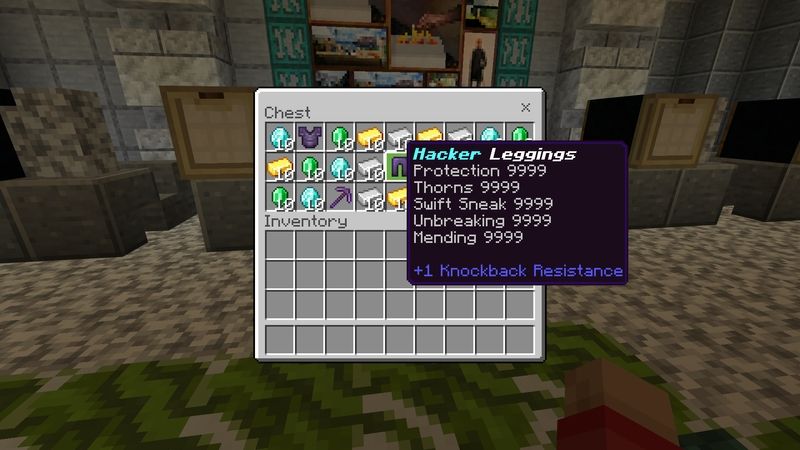Take the emerald stack right of the chestplate

(x=339, y=137)
